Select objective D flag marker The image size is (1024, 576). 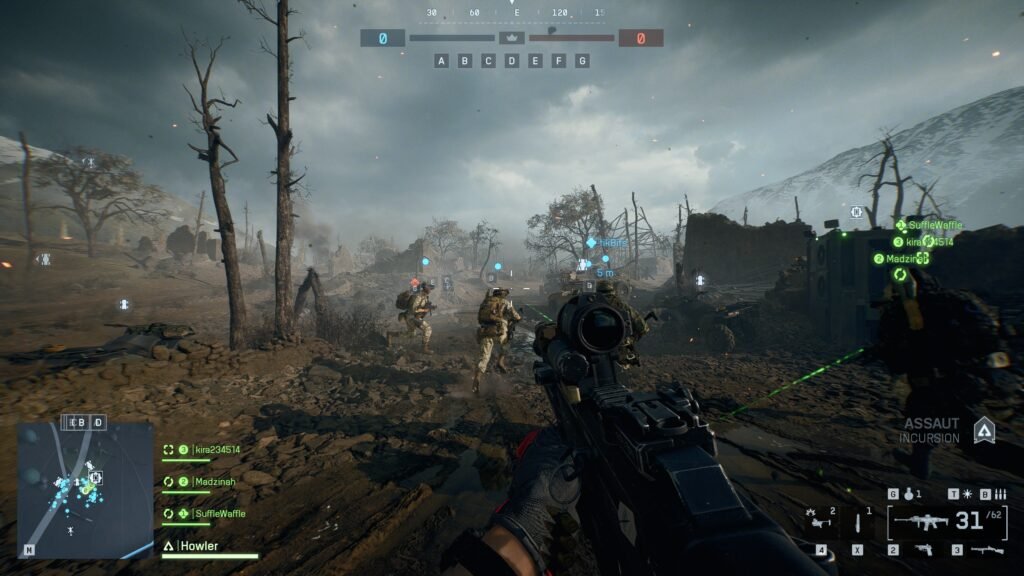pos(512,61)
